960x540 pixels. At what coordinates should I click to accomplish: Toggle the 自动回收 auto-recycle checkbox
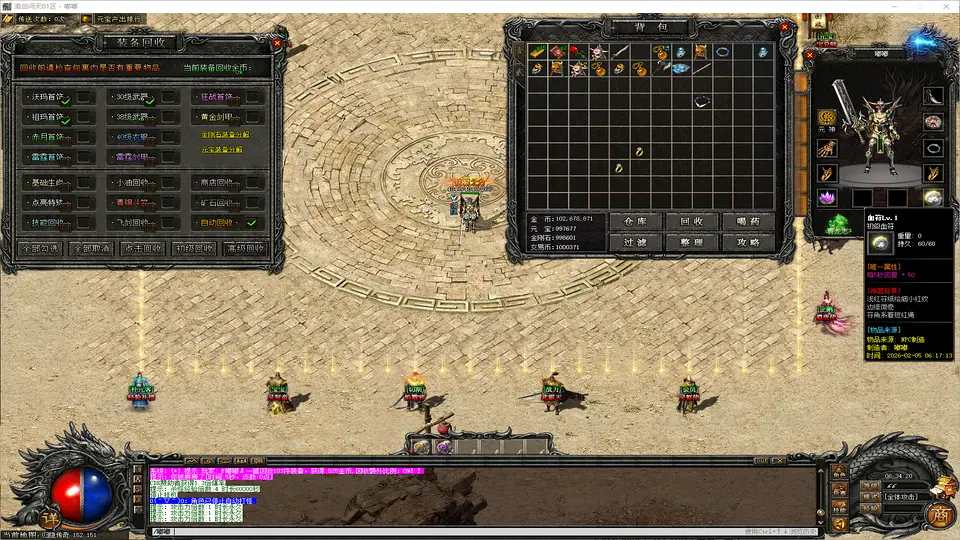click(x=252, y=223)
